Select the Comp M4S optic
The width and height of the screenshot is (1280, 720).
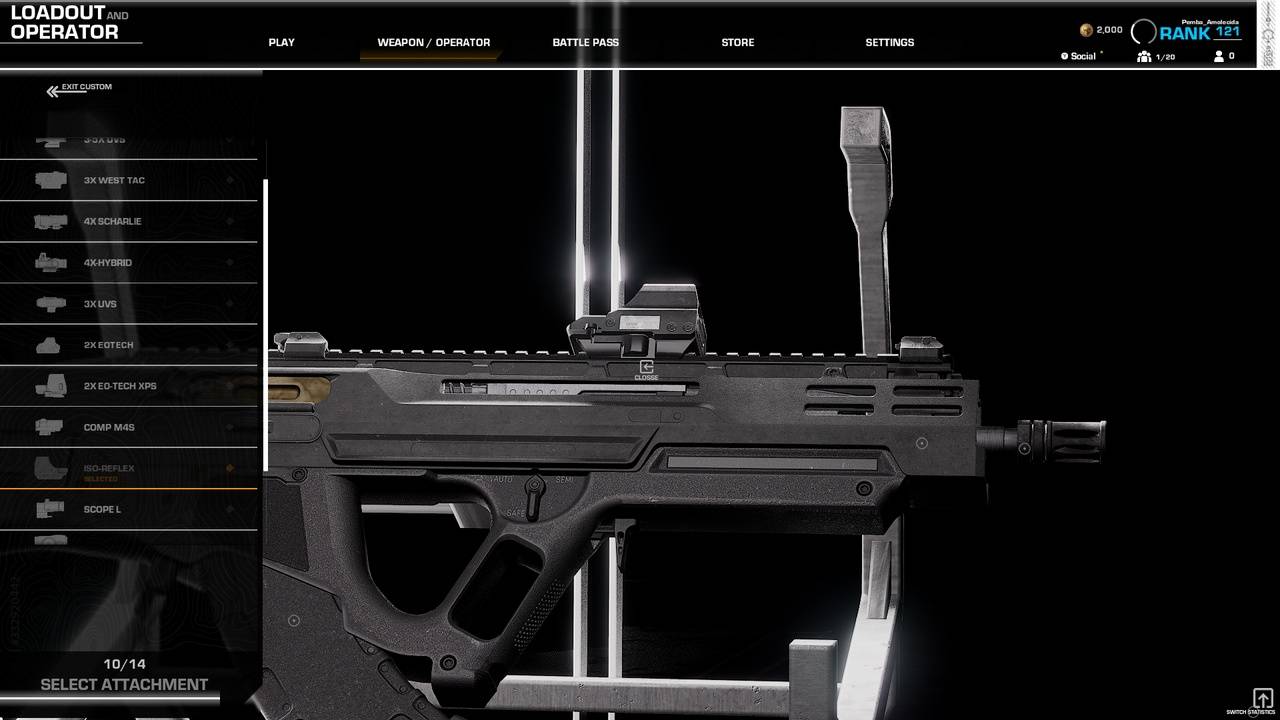[128, 427]
